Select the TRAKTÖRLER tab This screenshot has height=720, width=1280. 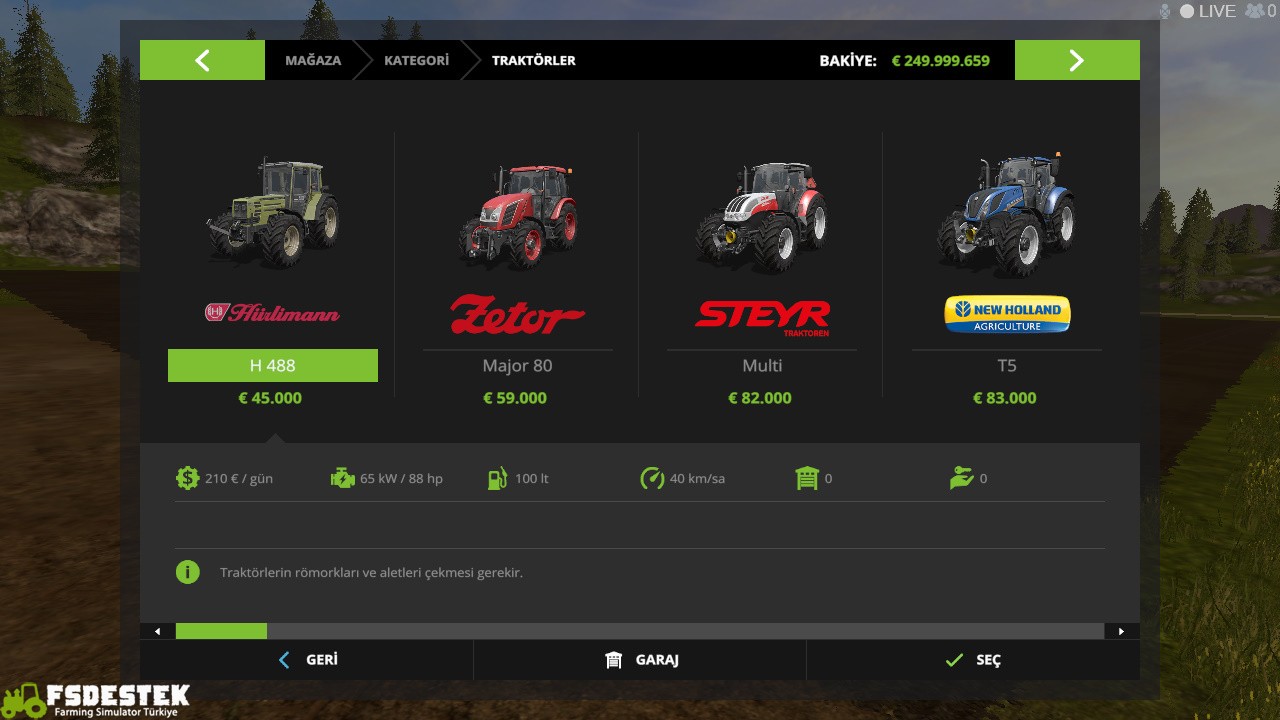[534, 60]
